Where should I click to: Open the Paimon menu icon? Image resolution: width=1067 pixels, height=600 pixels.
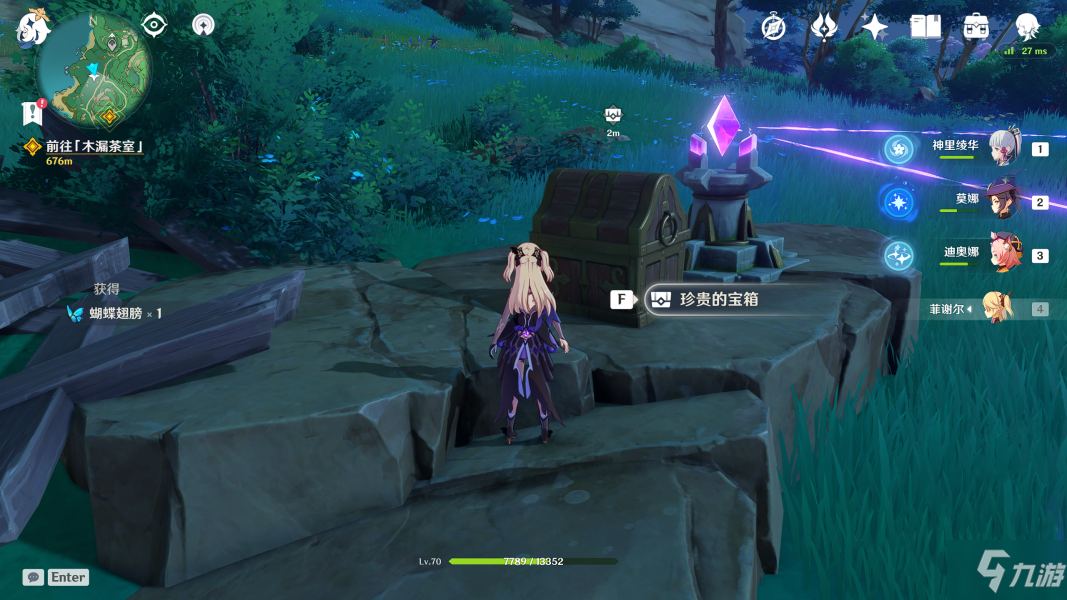point(33,28)
